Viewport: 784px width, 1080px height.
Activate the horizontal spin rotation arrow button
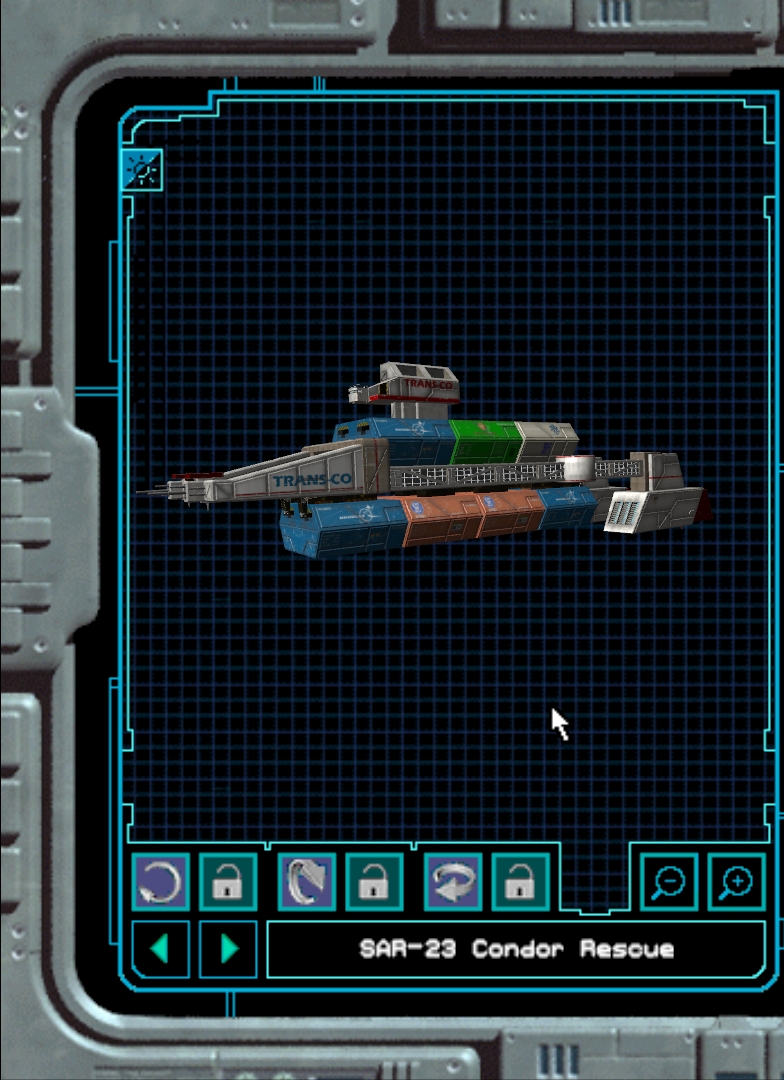[453, 882]
